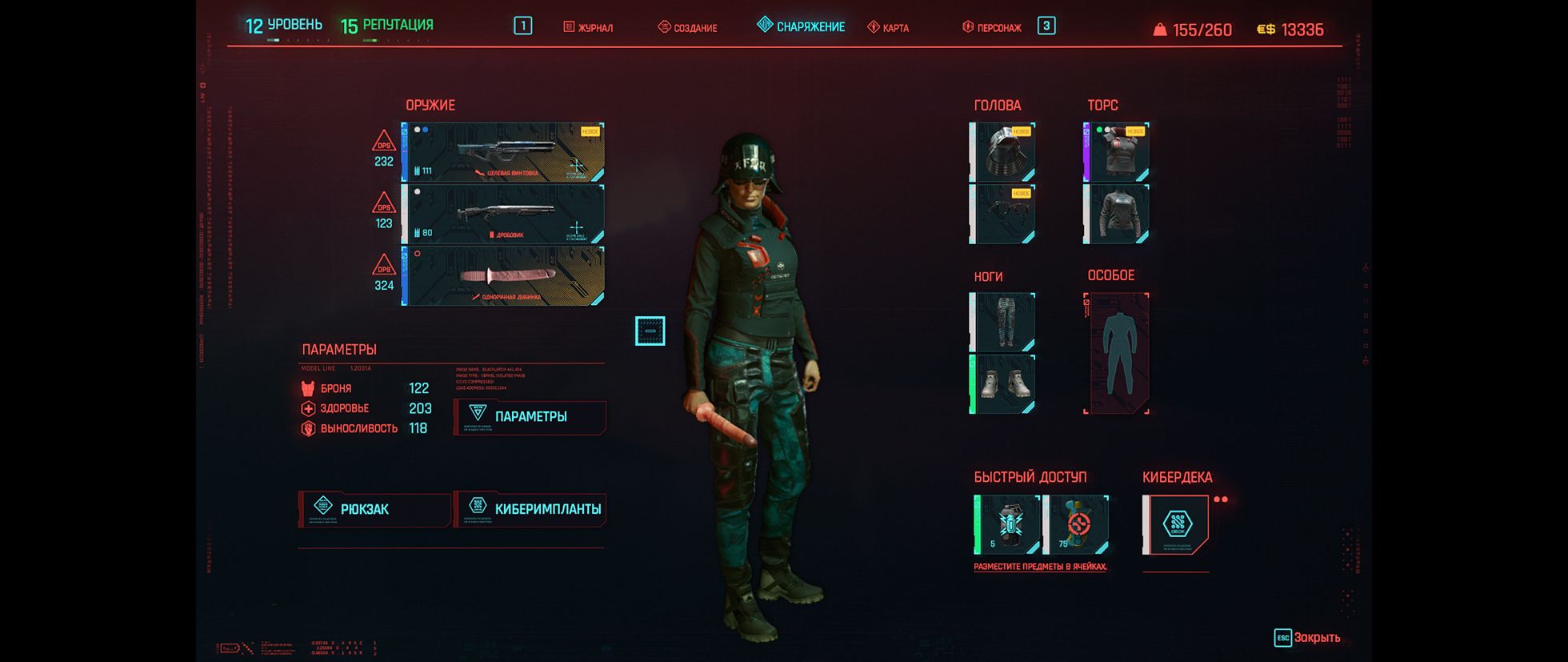Open the Параметры stats button

[530, 417]
